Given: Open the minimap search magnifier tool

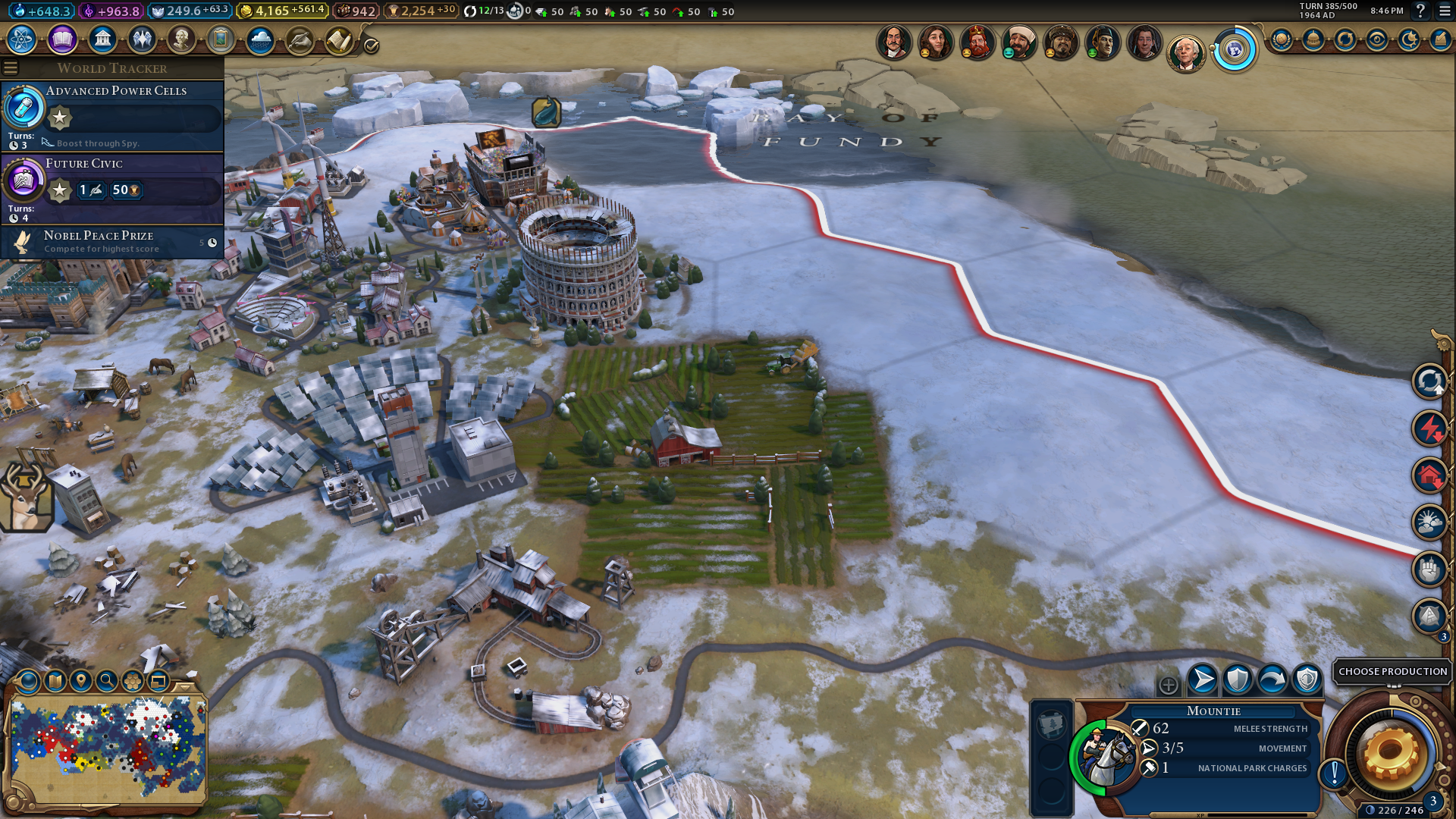Looking at the screenshot, I should (107, 681).
